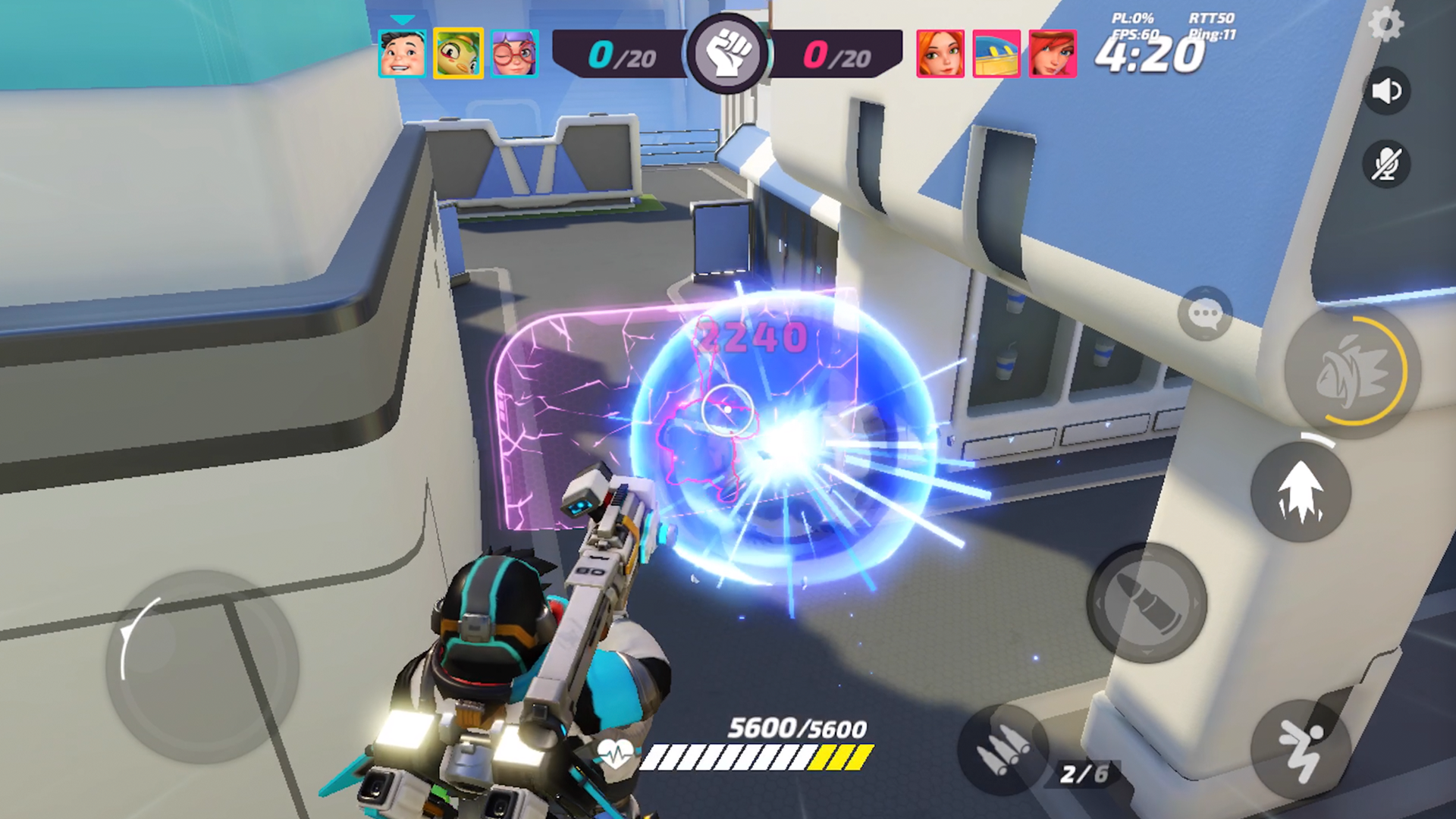The width and height of the screenshot is (1456, 819).
Task: Mute the microphone
Action: click(x=1389, y=164)
